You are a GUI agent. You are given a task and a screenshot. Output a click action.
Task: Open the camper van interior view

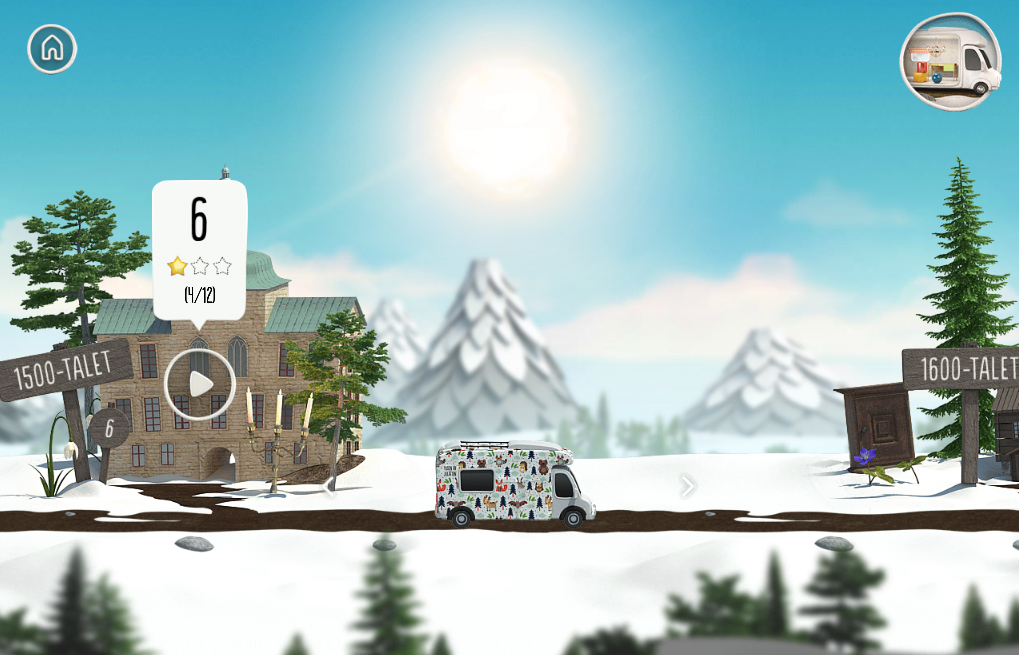[950, 62]
